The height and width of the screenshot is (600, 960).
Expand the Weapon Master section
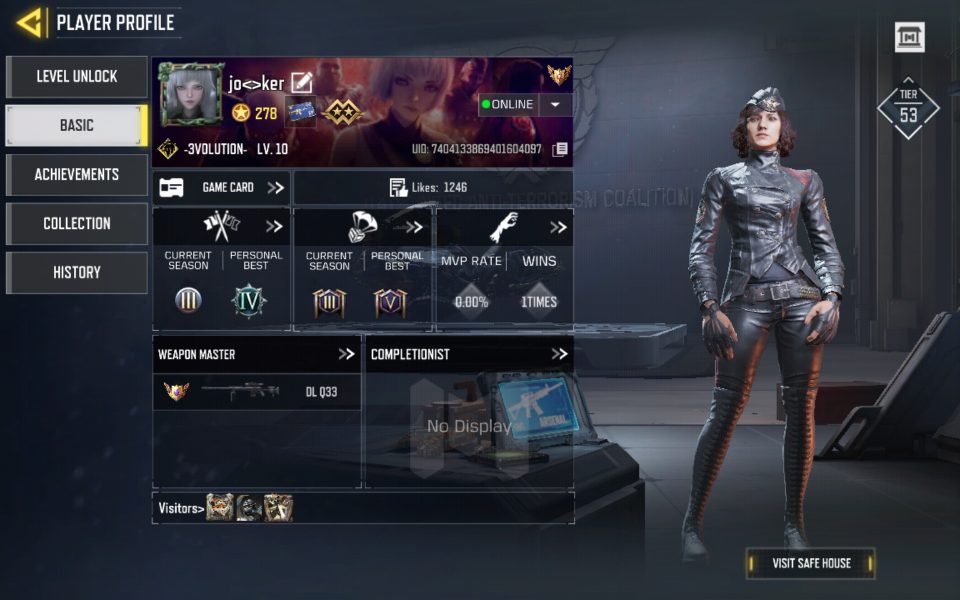(x=346, y=354)
